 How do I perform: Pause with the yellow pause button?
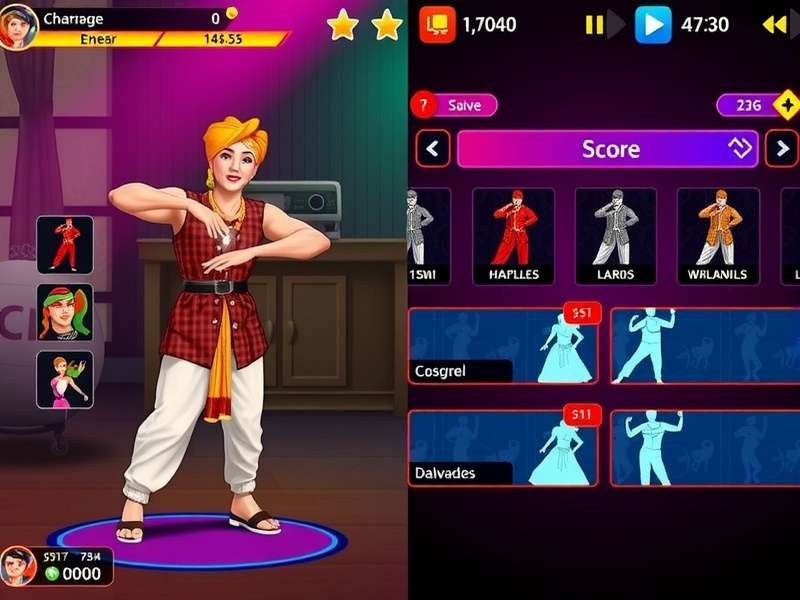(x=595, y=24)
